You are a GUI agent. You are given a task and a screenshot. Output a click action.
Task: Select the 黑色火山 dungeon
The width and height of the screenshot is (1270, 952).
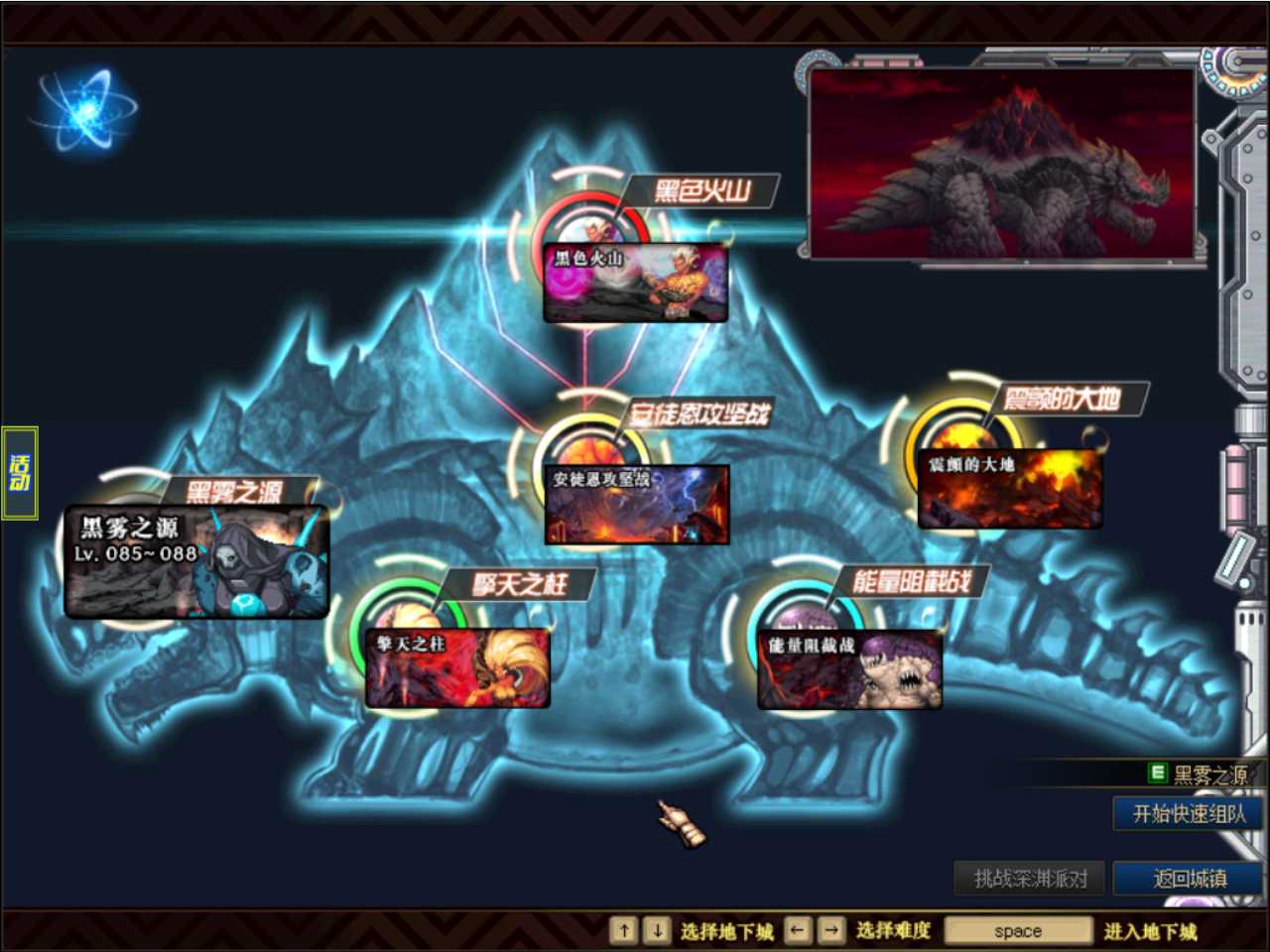pyautogui.click(x=635, y=283)
